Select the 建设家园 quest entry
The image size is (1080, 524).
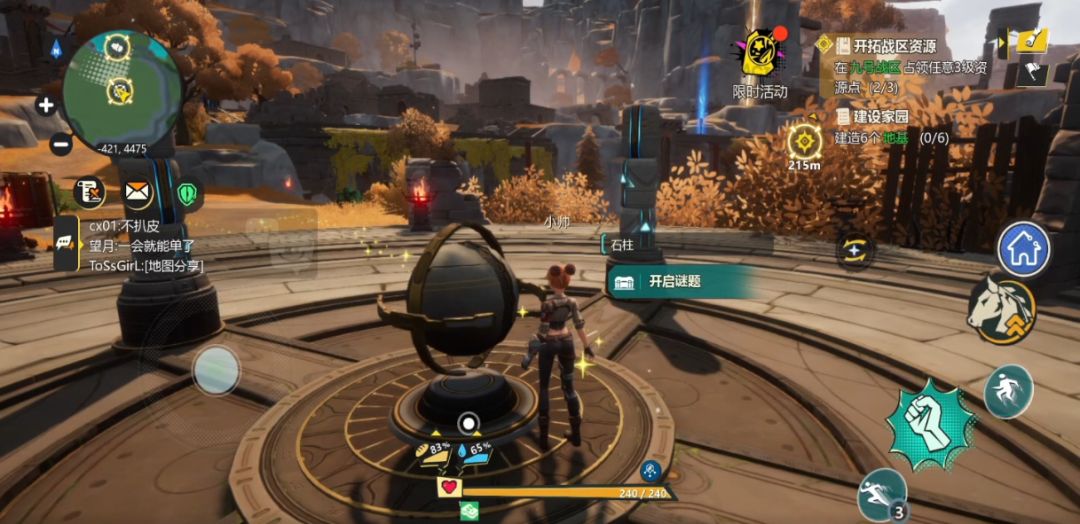click(880, 116)
